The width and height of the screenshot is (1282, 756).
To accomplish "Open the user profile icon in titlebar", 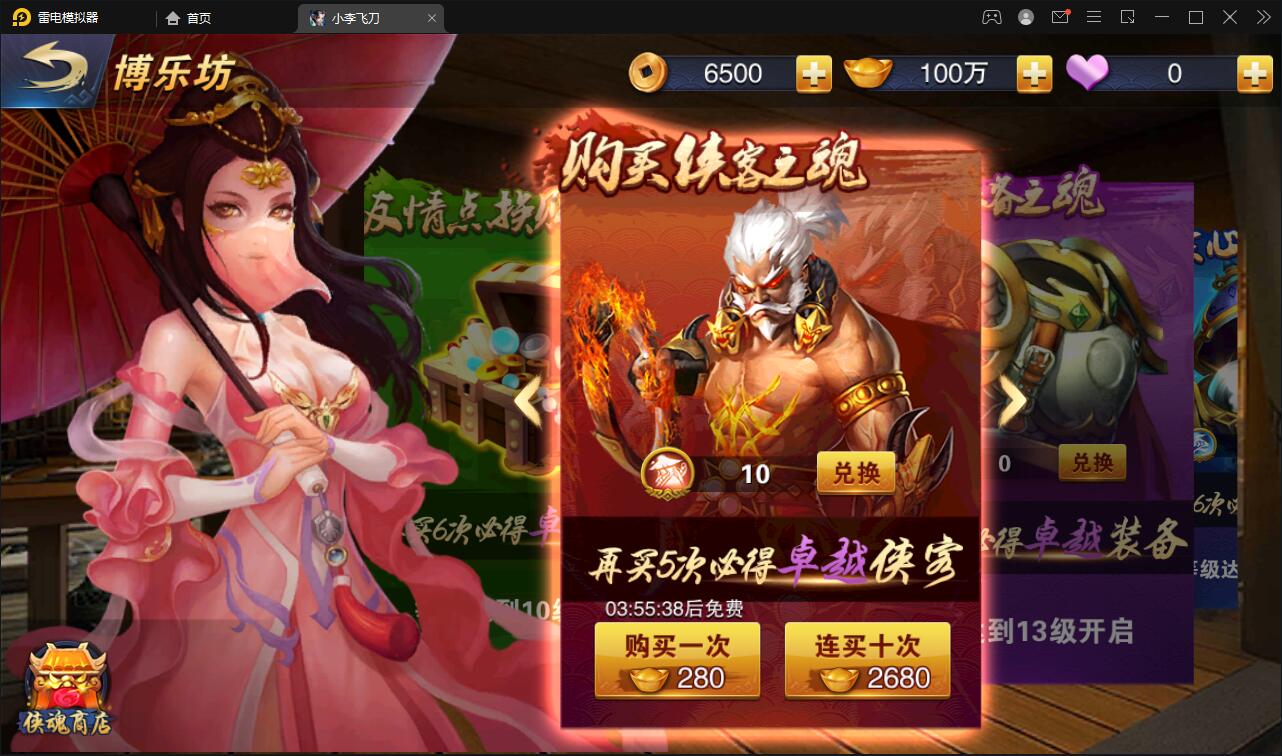I will [1024, 17].
